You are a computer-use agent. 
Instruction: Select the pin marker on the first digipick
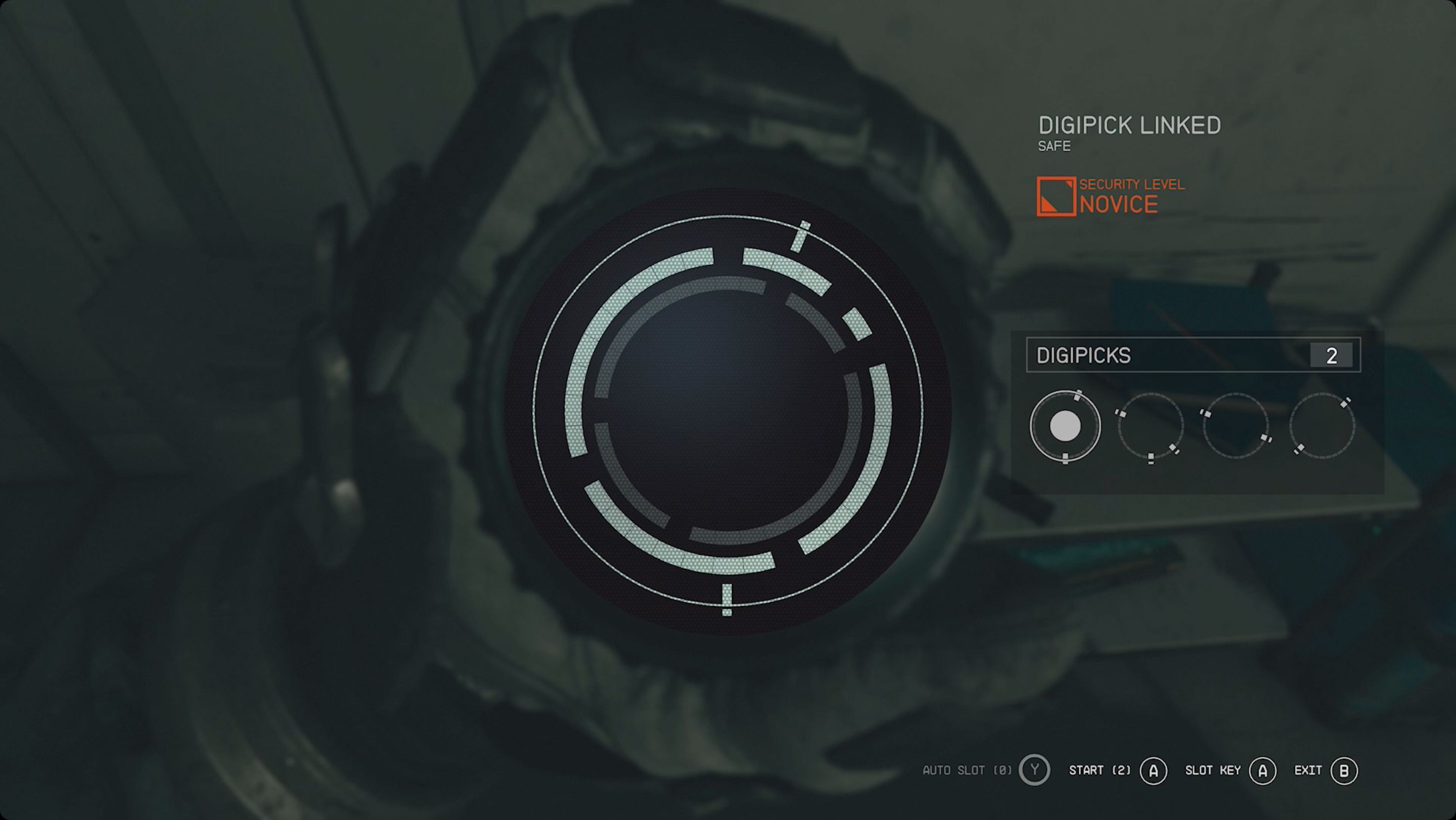coord(1077,396)
